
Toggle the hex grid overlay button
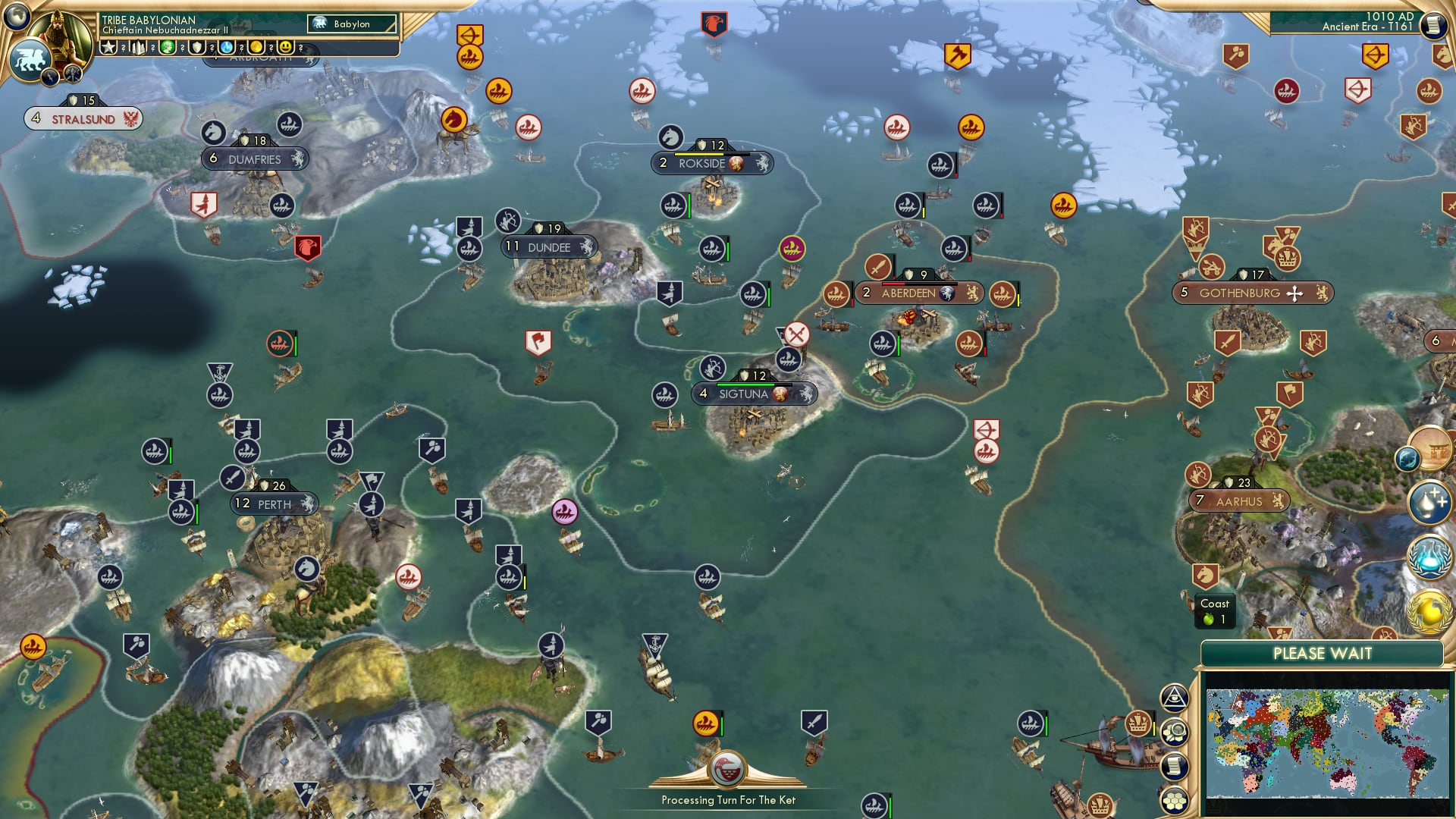click(x=1175, y=801)
